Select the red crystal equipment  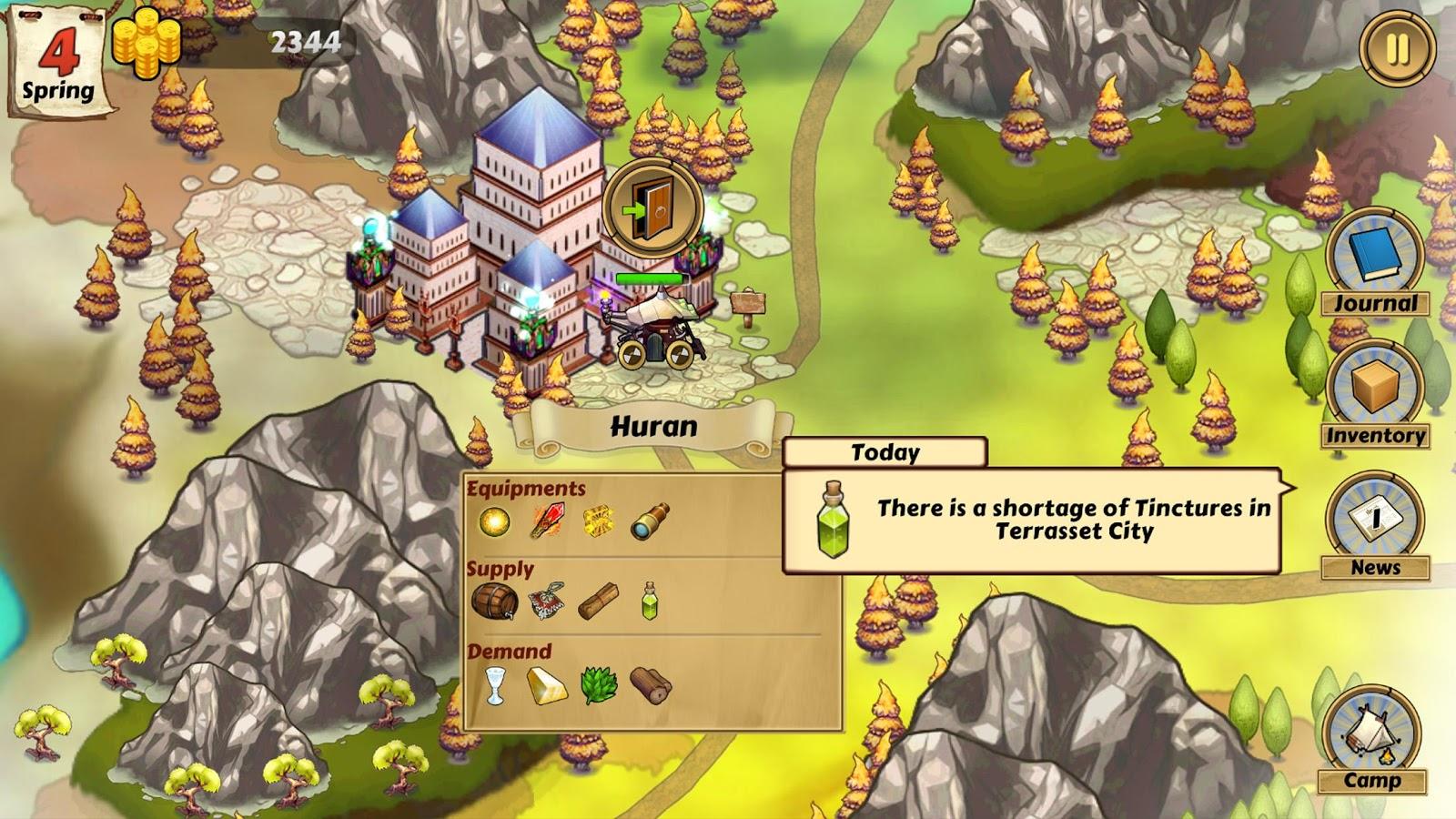coord(546,521)
